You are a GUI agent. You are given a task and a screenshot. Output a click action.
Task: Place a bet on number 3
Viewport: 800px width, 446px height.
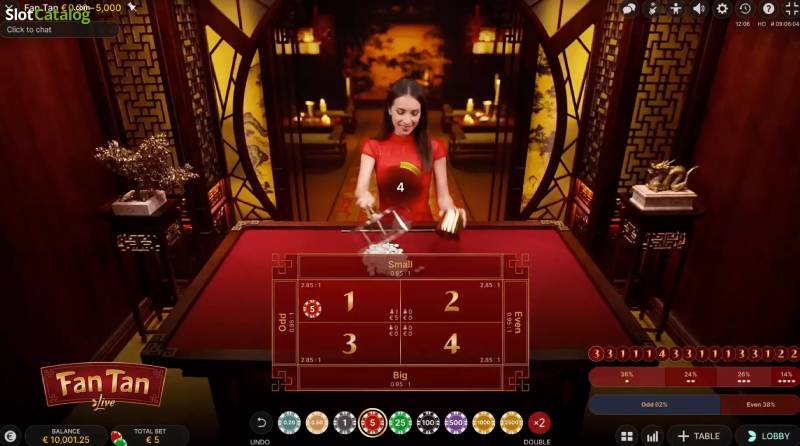click(349, 343)
